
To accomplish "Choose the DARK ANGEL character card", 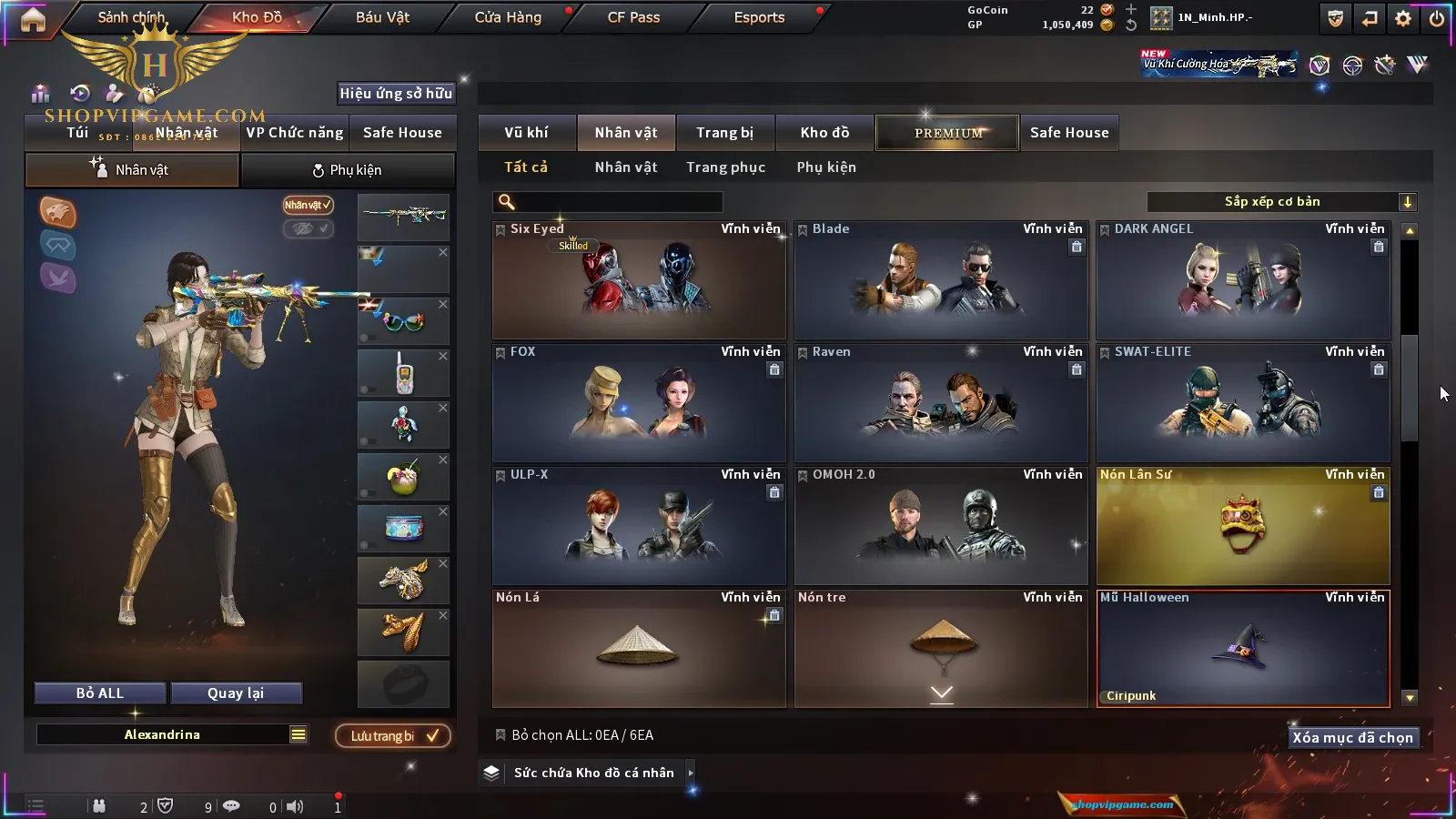I will (1243, 280).
